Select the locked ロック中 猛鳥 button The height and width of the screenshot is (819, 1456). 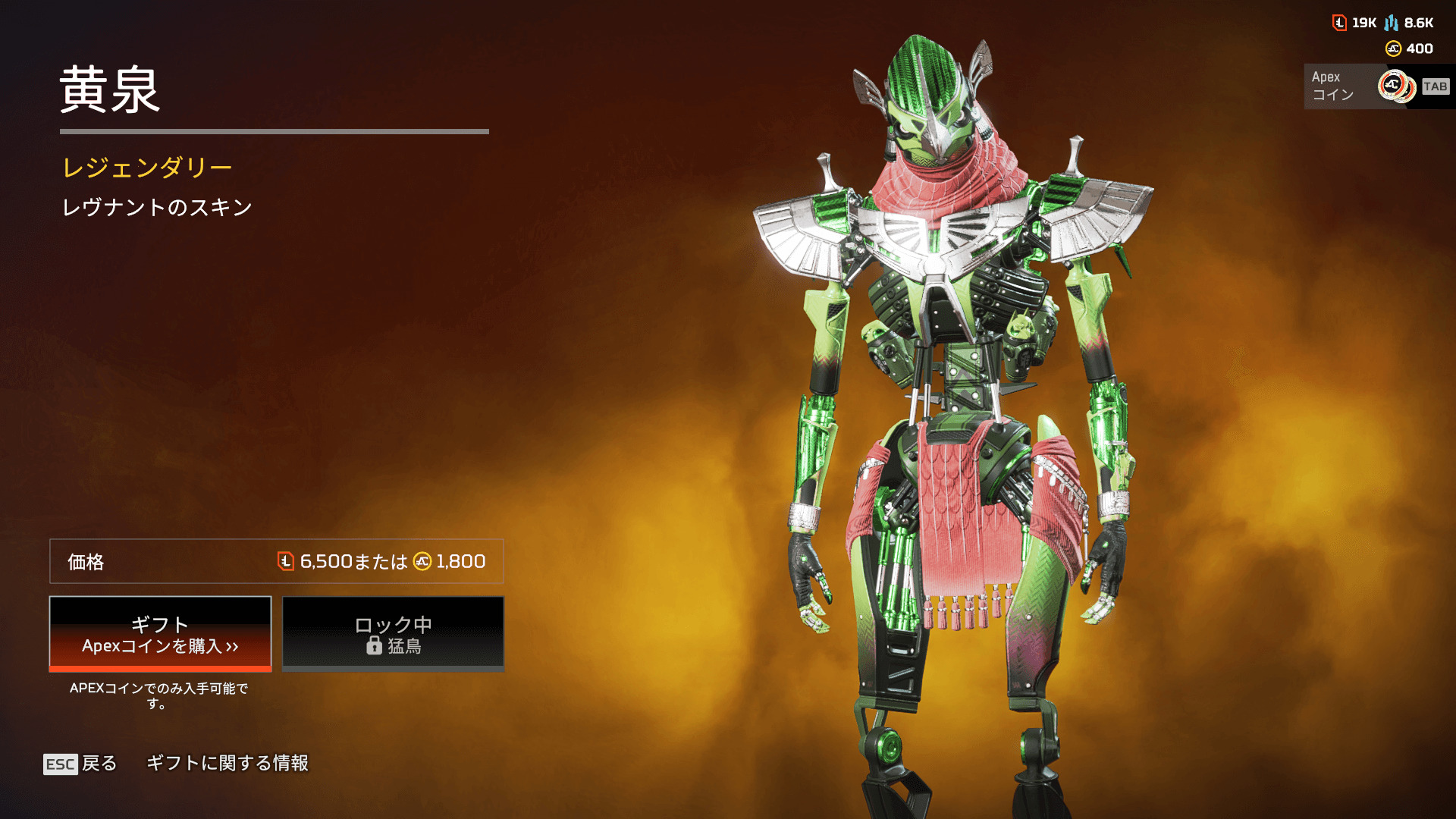point(393,634)
